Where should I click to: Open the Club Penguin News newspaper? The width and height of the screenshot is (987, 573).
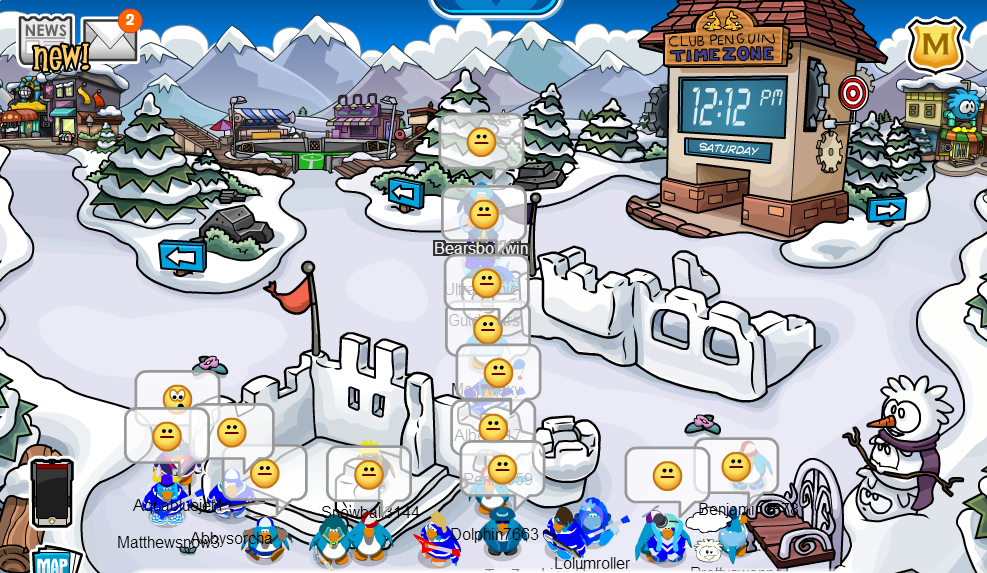46,40
